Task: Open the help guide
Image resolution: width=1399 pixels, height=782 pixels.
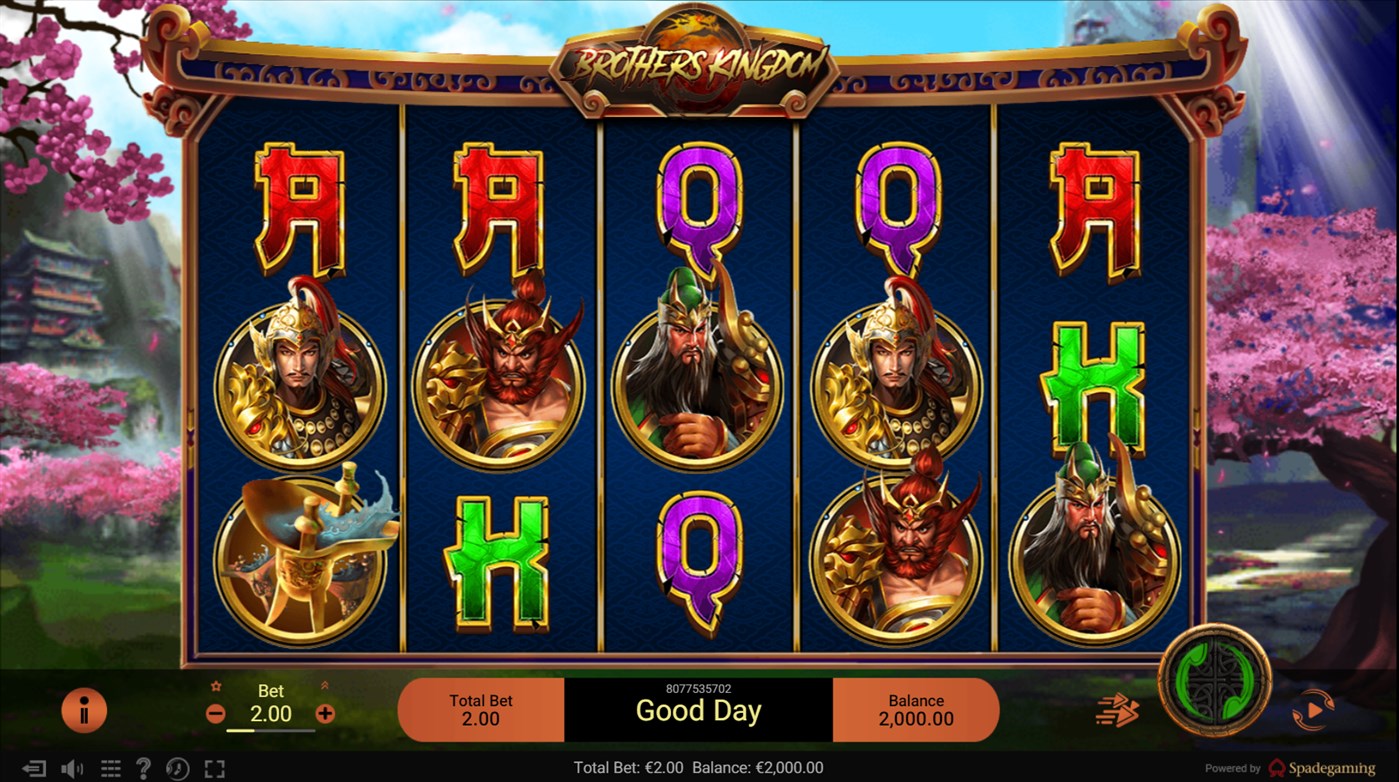Action: [x=143, y=768]
